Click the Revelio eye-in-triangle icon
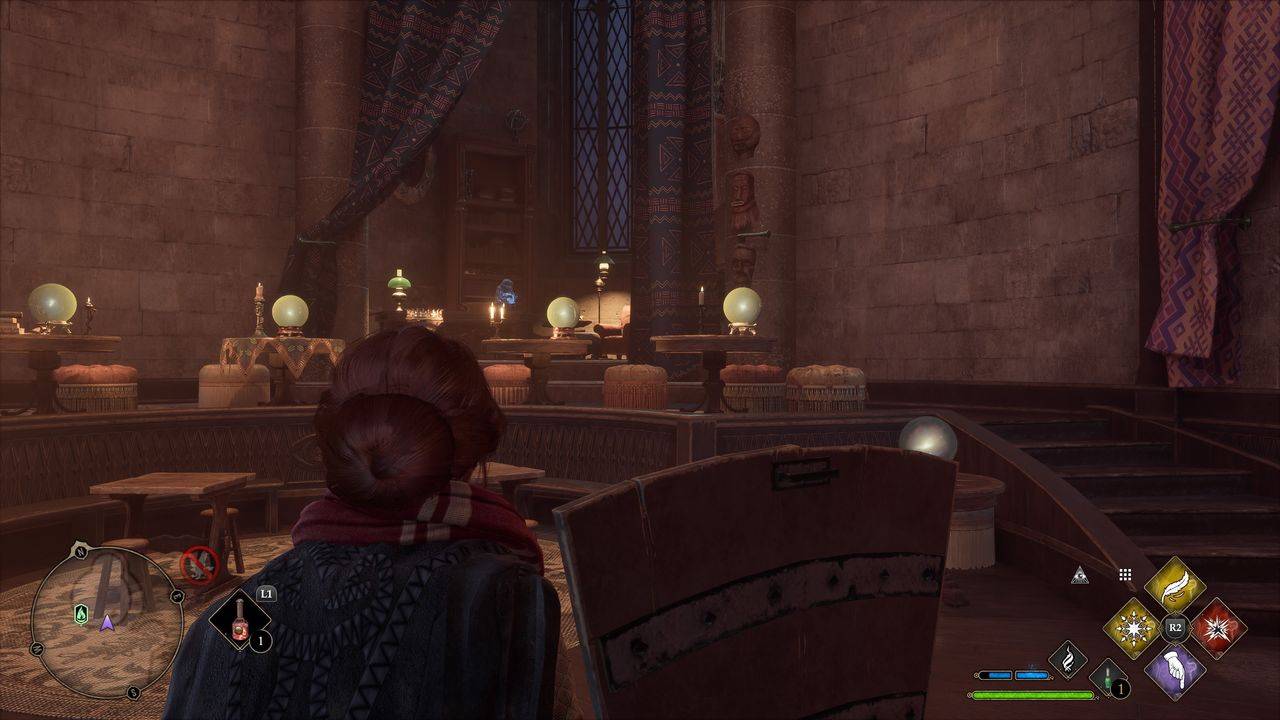This screenshot has width=1280, height=720. click(x=1079, y=575)
